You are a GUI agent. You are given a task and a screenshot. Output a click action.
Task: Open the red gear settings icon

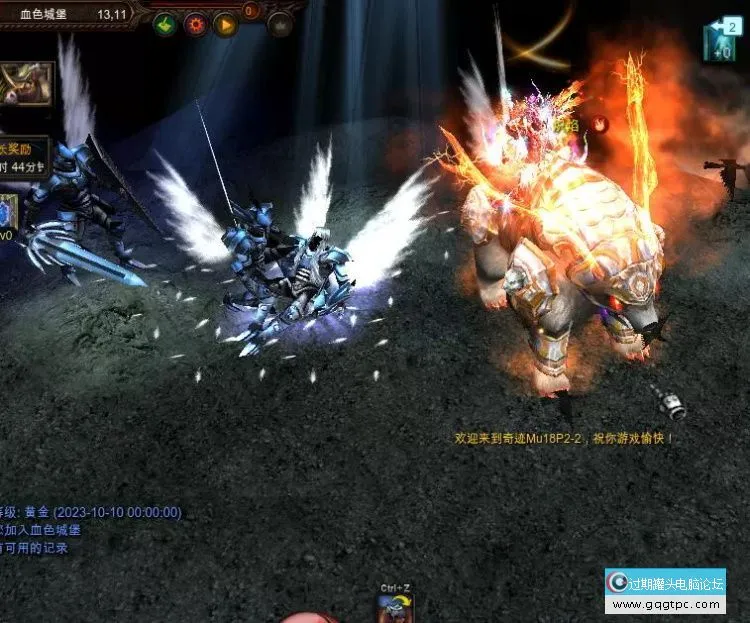(x=195, y=24)
